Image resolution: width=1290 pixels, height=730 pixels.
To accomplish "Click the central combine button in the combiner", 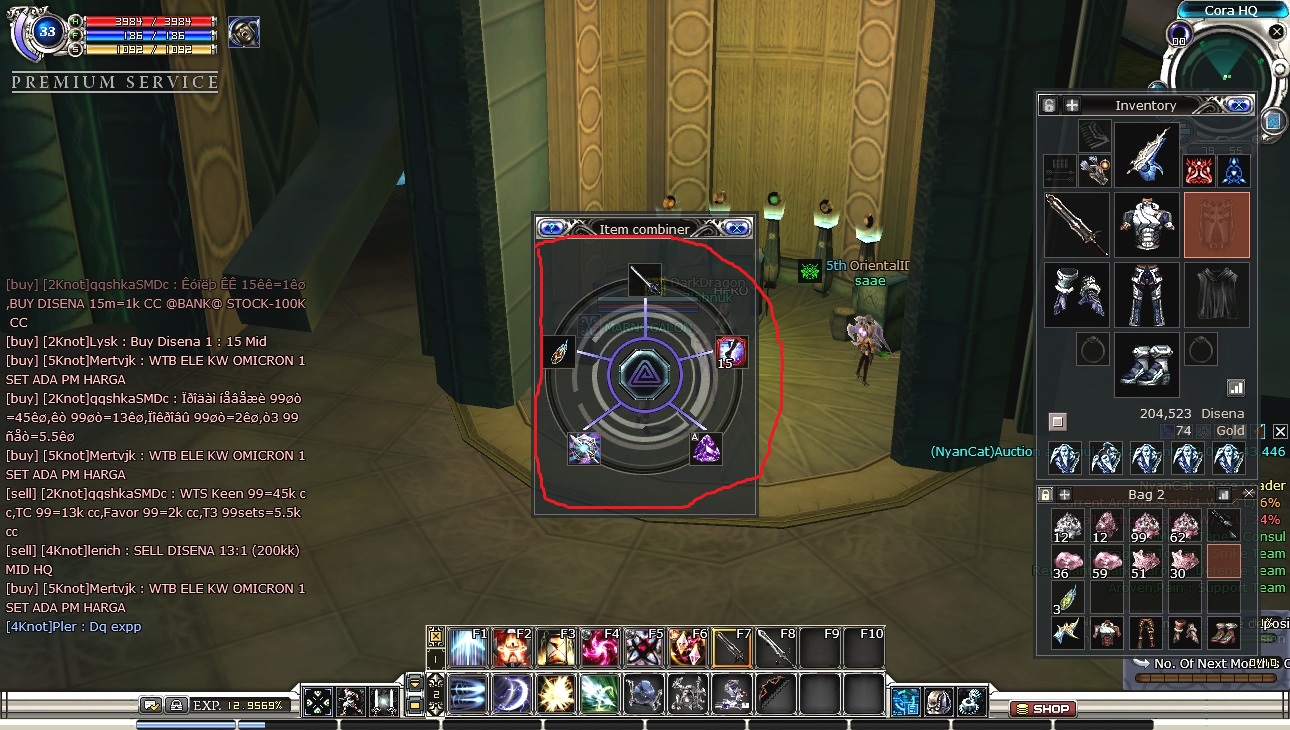I will point(644,374).
